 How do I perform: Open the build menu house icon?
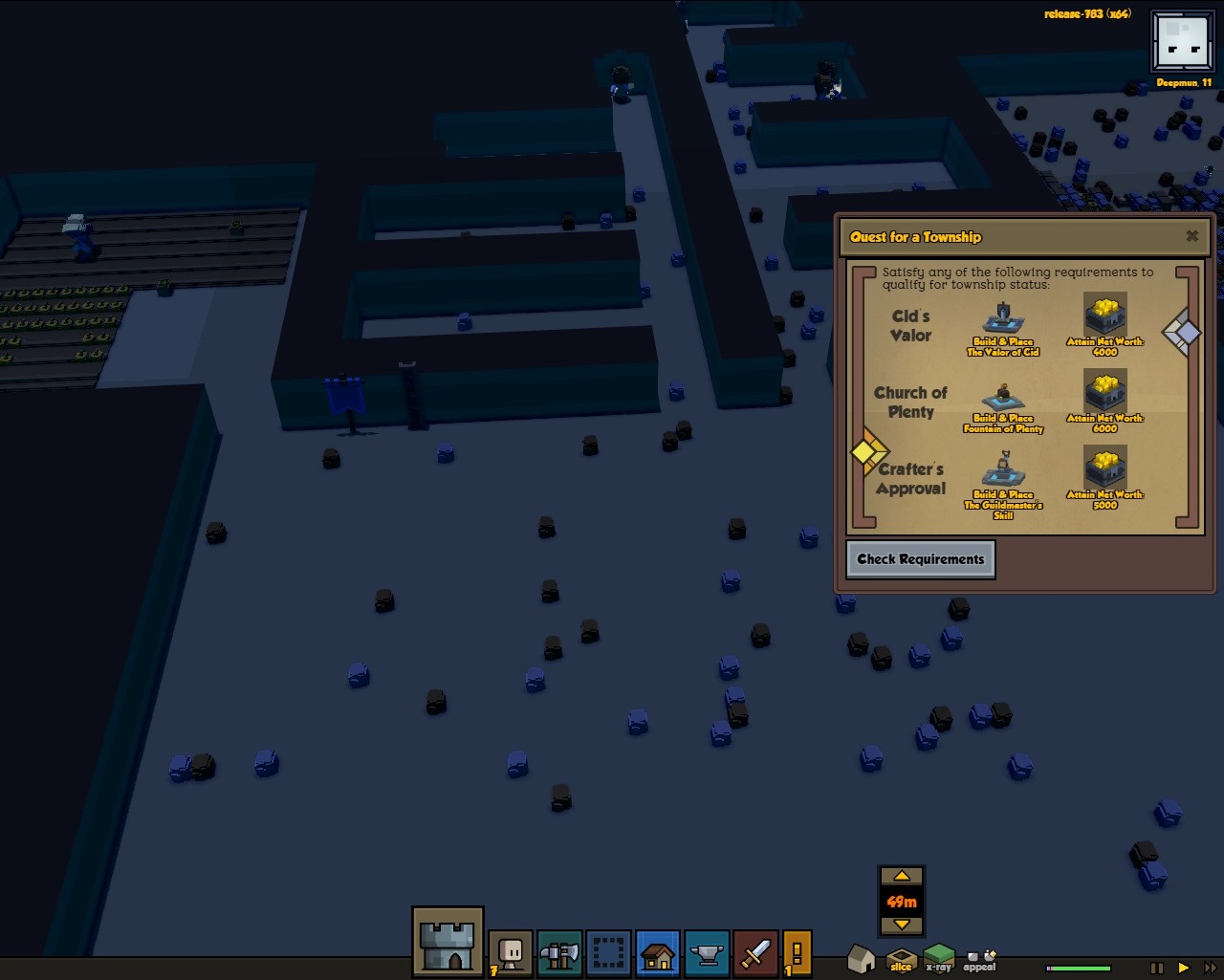tap(658, 953)
